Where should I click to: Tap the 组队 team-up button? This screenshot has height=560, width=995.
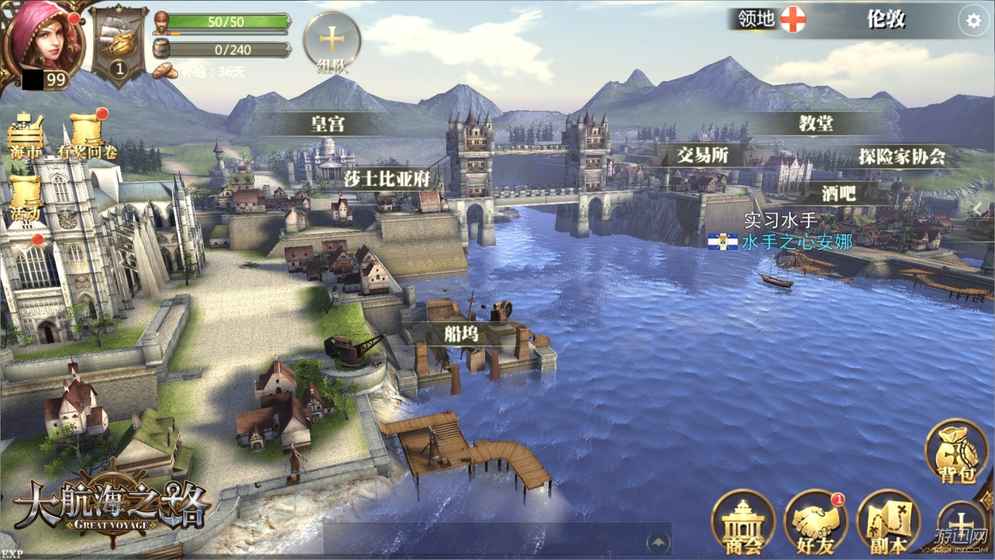pyautogui.click(x=331, y=44)
